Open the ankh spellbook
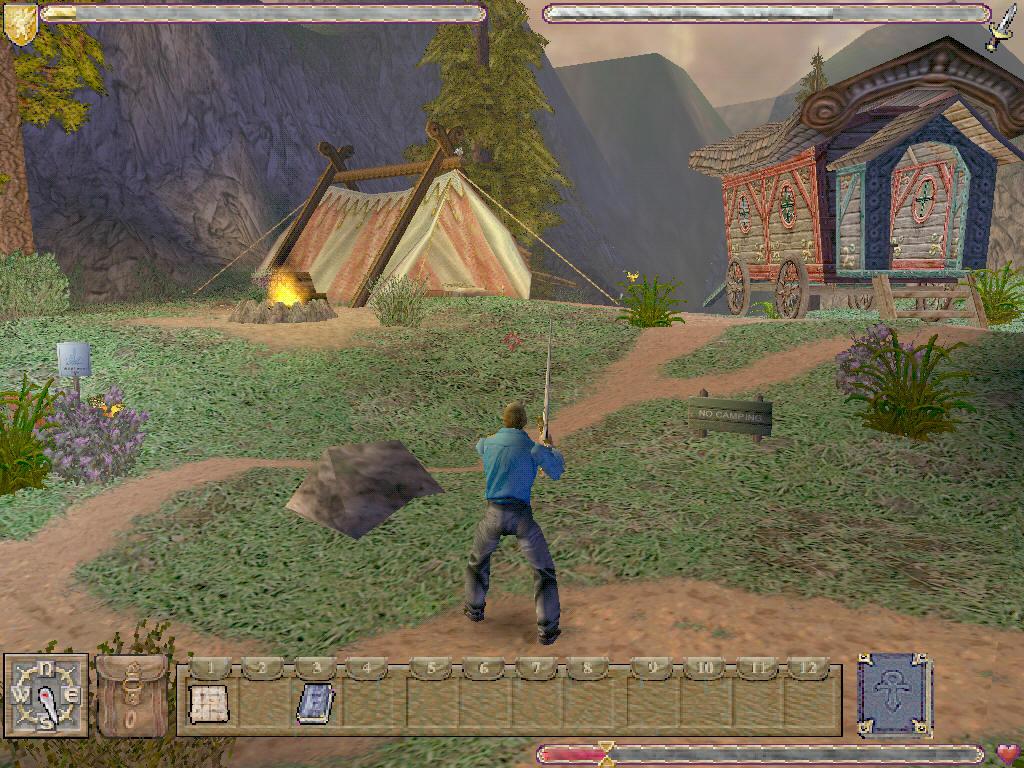1024x768 pixels. click(894, 695)
